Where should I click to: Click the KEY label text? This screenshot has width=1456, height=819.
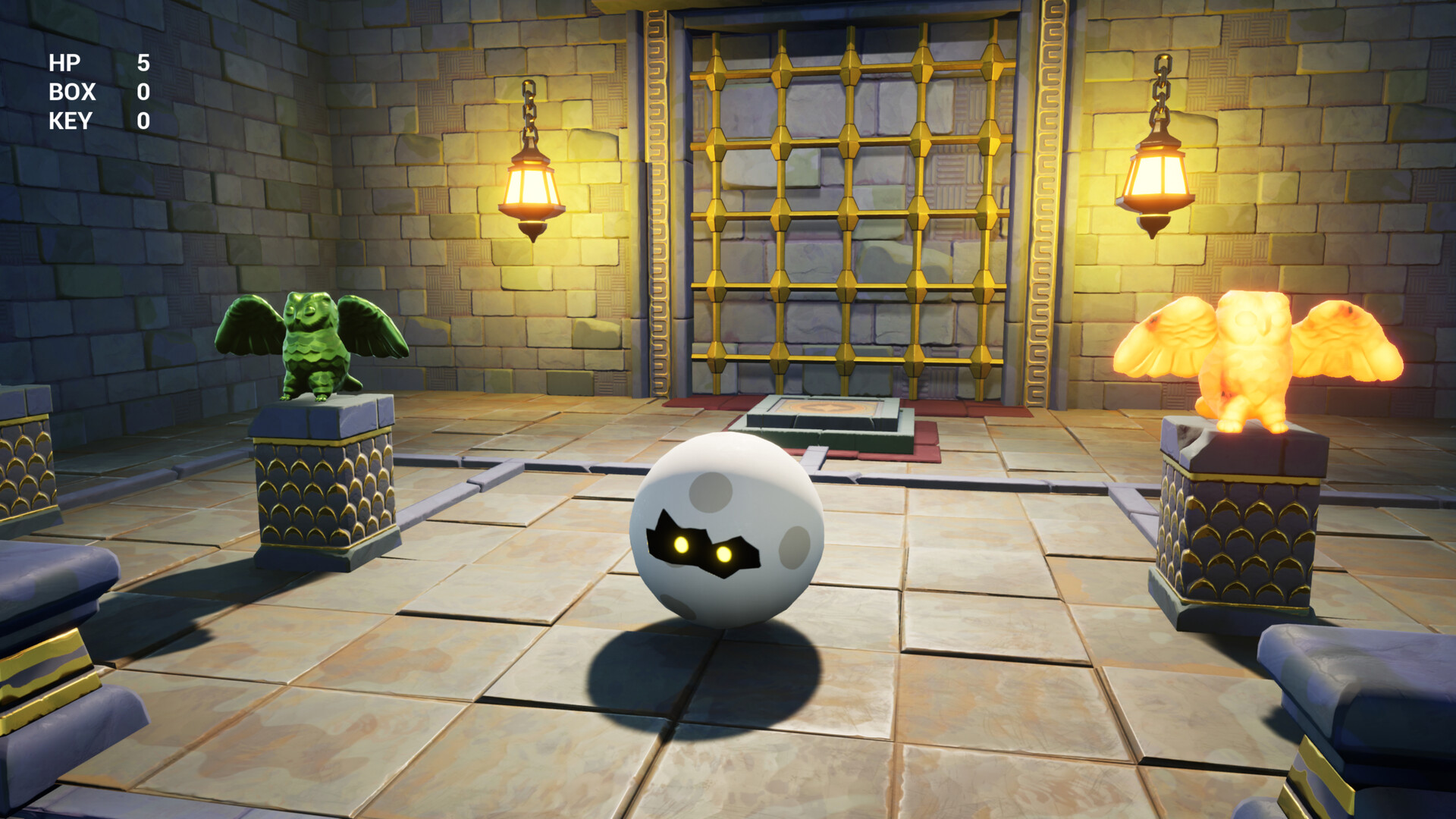tap(70, 120)
